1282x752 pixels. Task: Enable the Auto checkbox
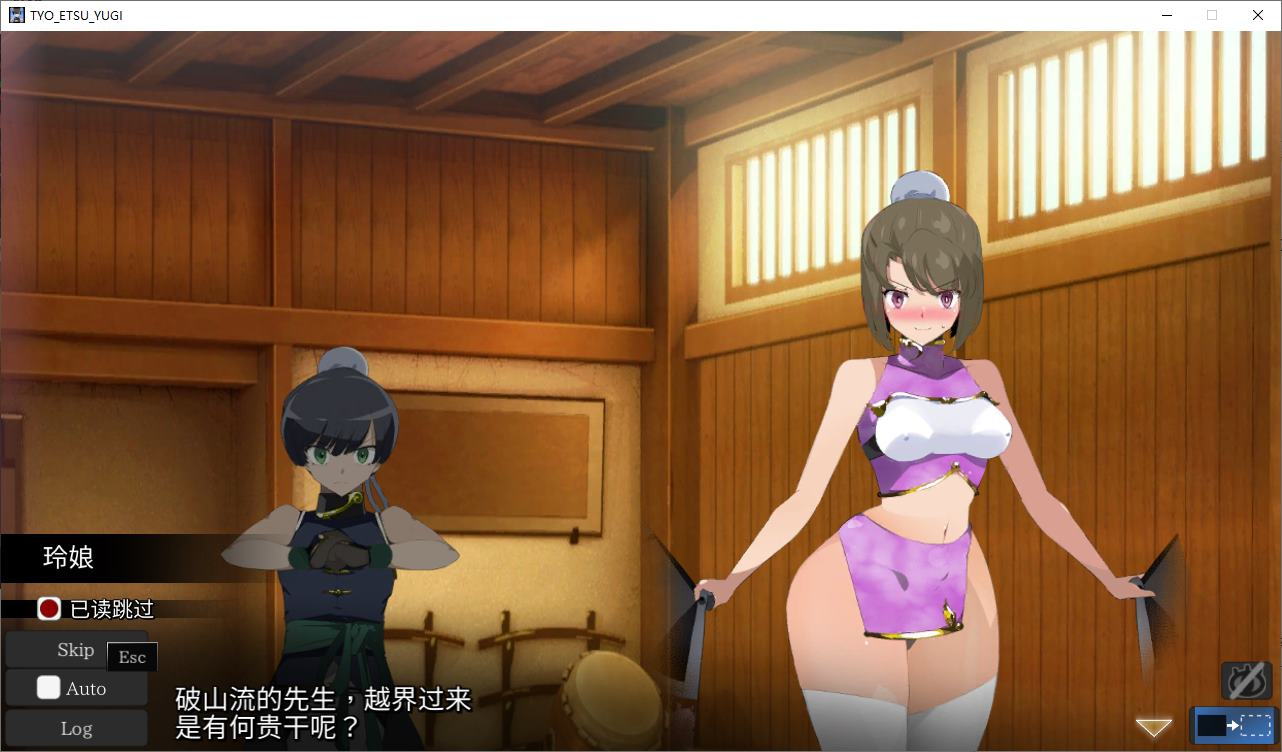(48, 688)
